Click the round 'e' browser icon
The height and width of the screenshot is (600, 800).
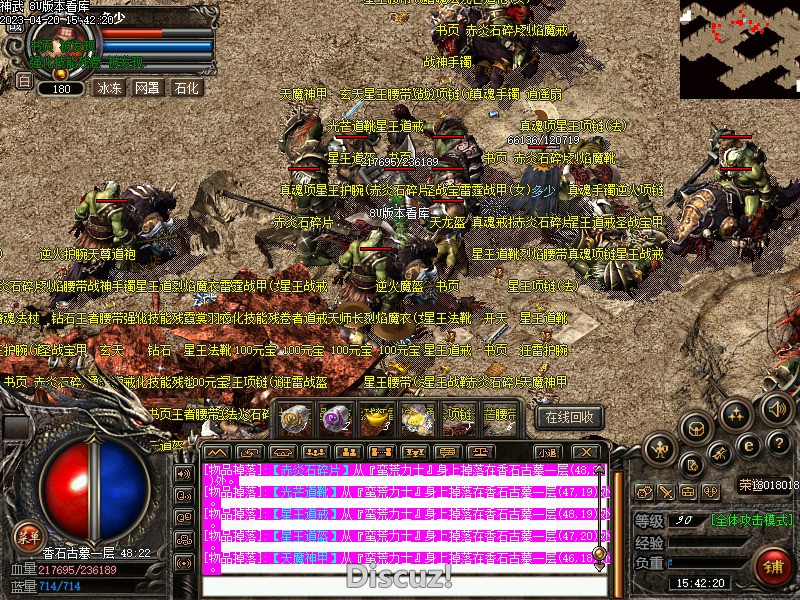747,445
